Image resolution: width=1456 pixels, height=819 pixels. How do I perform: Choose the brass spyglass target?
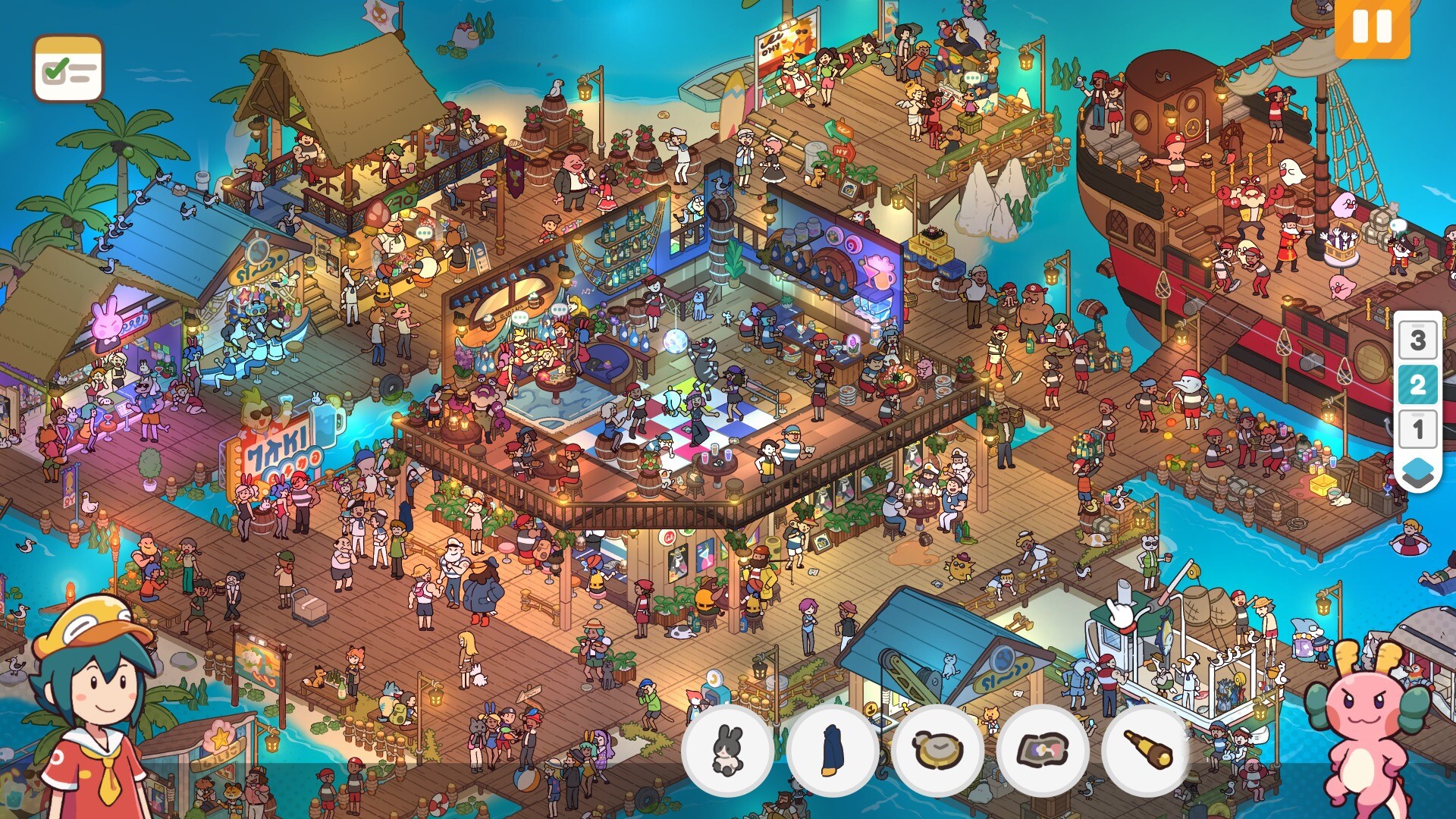pyautogui.click(x=1148, y=751)
